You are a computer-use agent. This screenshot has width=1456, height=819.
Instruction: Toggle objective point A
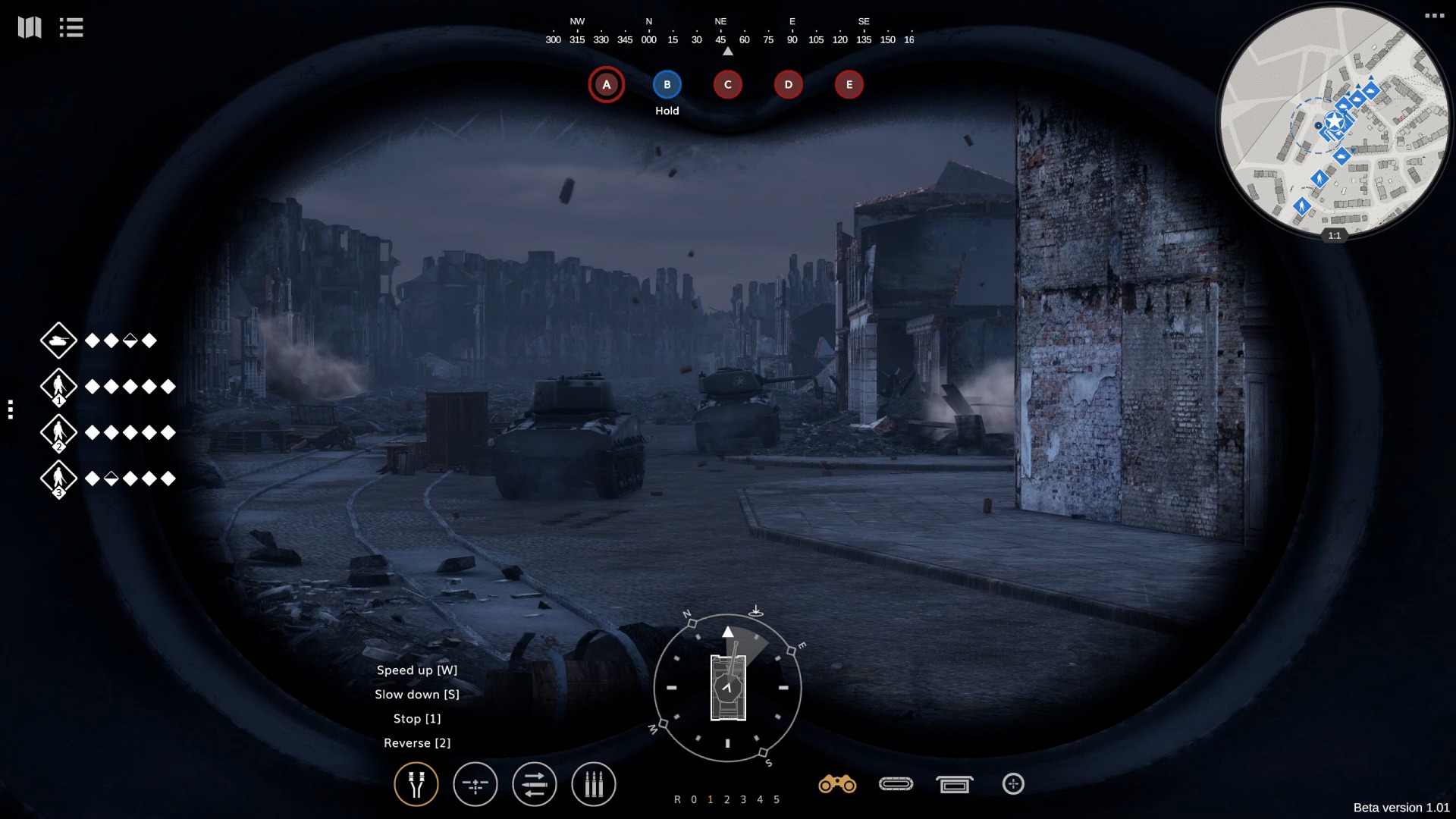pos(606,84)
